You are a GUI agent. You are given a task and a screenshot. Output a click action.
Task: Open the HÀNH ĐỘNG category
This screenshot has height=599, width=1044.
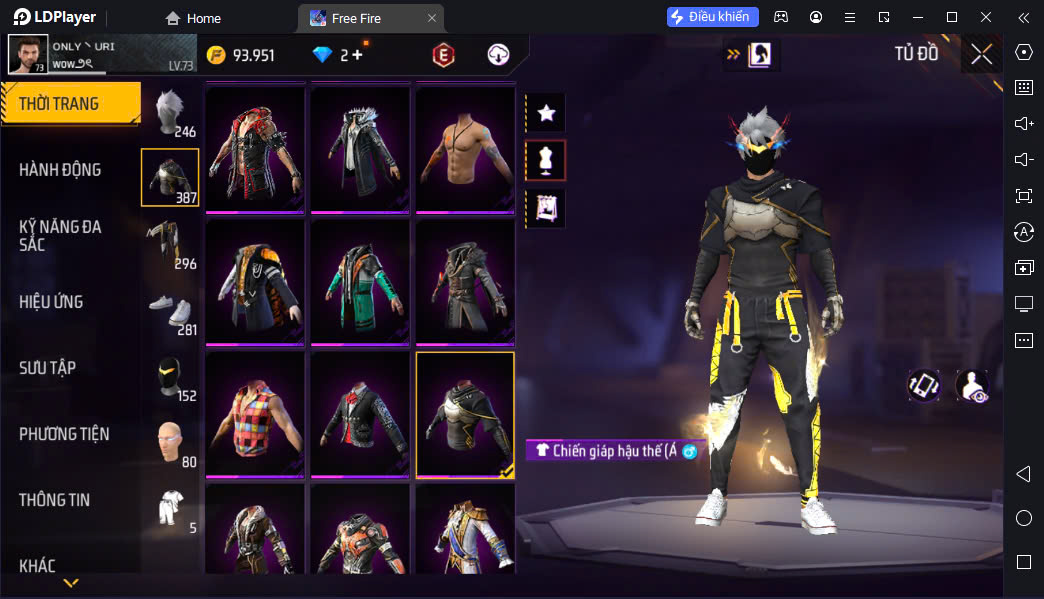(x=60, y=170)
